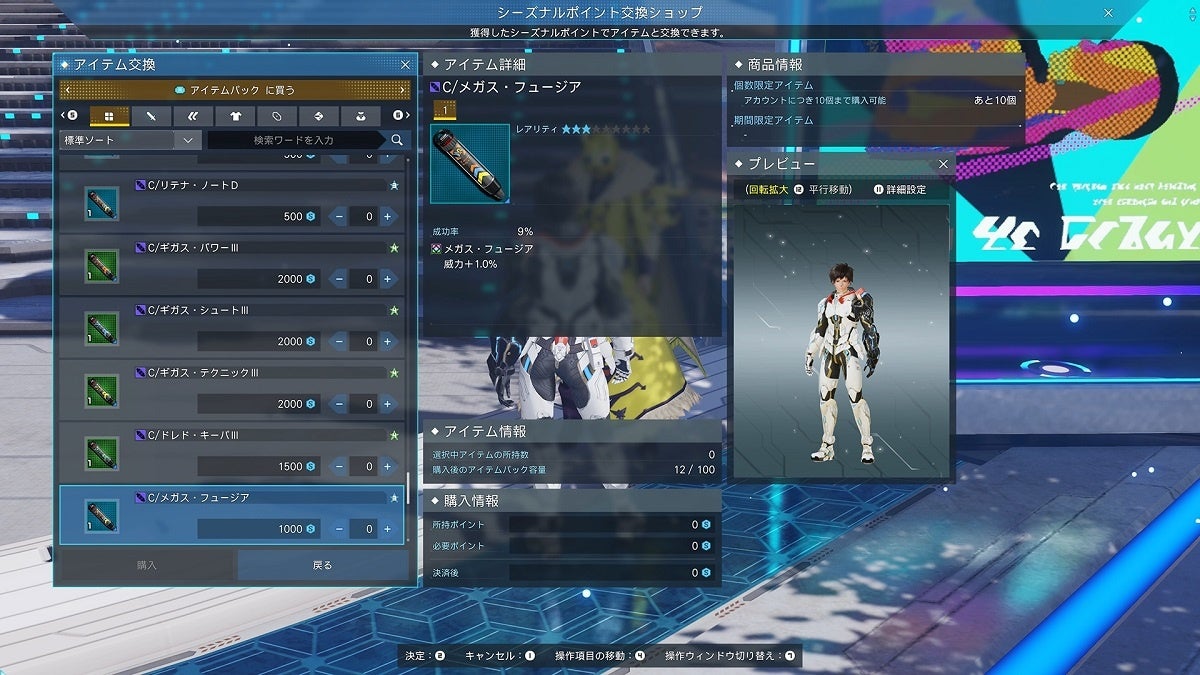Click the 購入 purchase button

click(x=147, y=565)
